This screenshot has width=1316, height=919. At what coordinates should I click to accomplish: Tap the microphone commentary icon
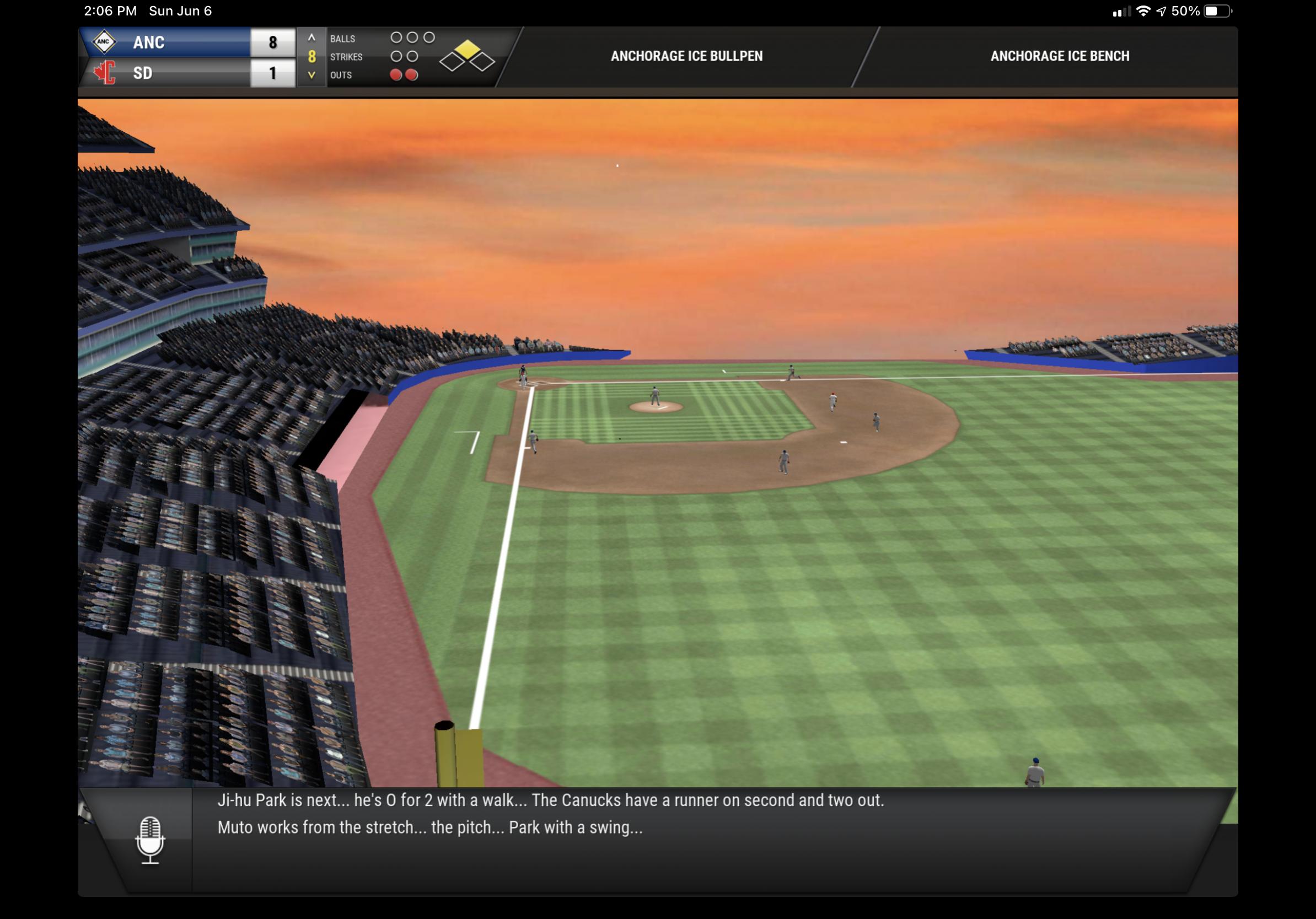coord(150,839)
